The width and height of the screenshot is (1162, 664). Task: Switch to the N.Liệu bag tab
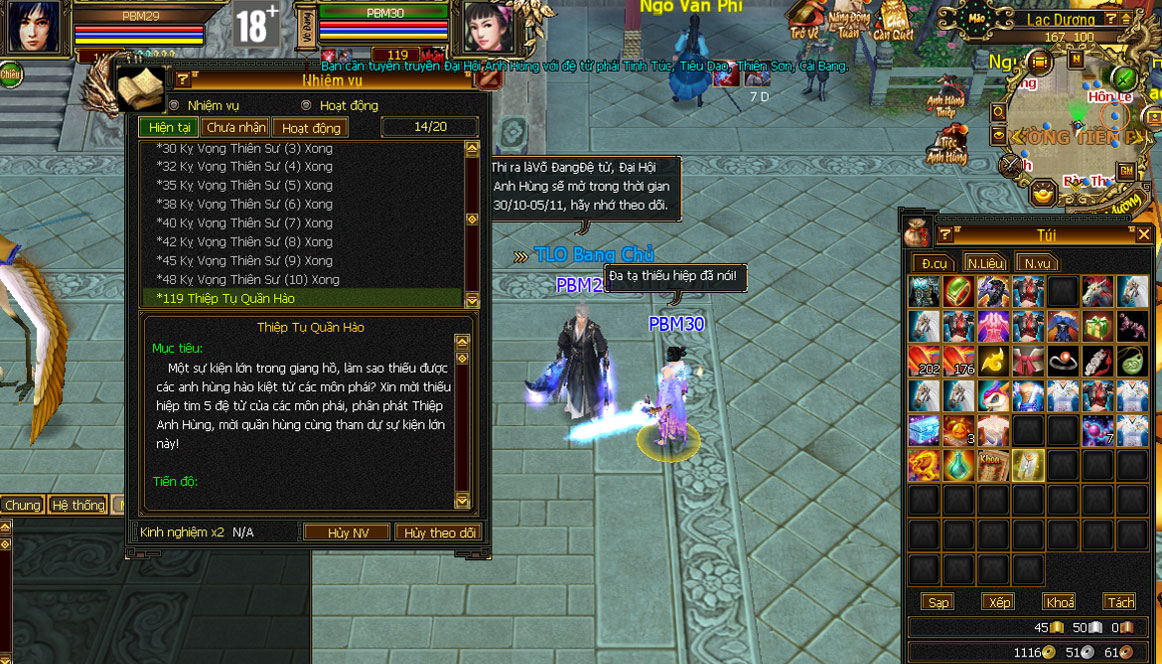pyautogui.click(x=985, y=263)
